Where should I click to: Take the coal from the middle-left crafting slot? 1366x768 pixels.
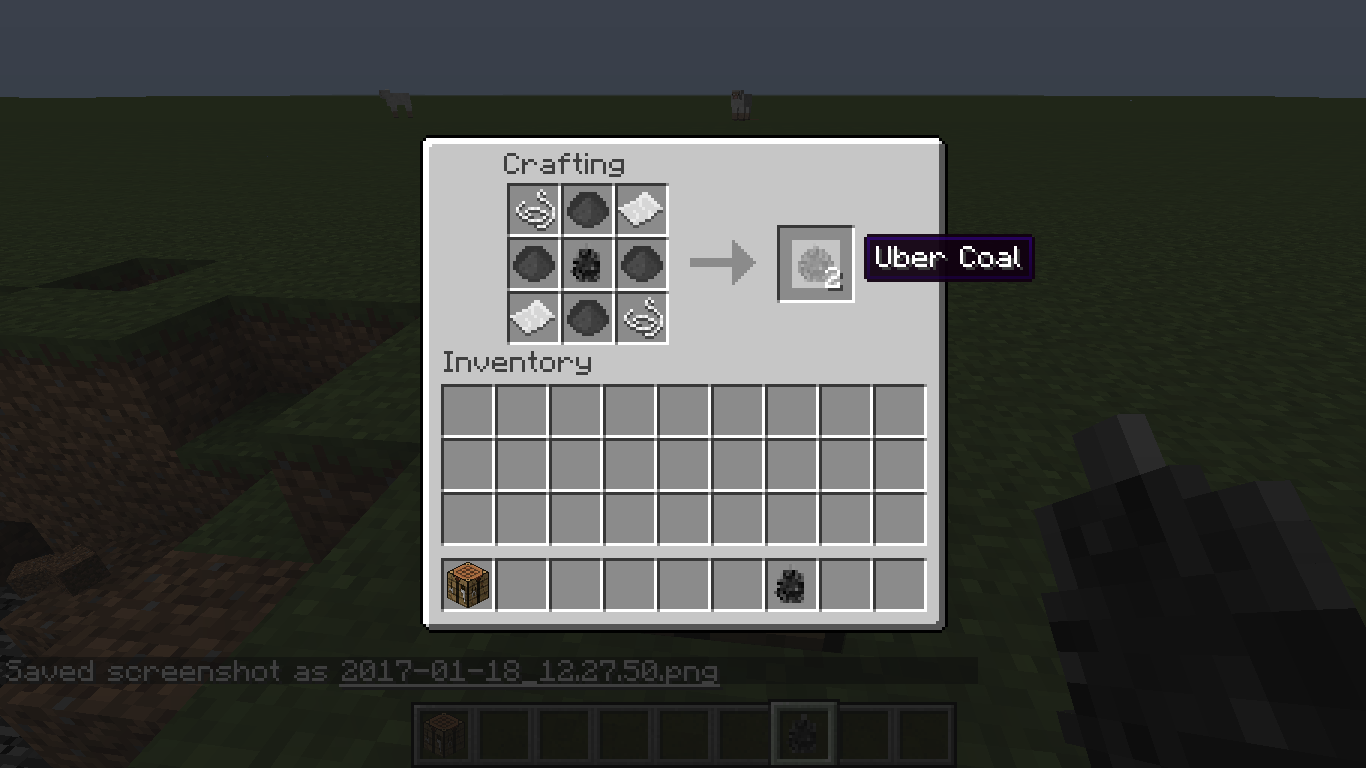click(x=533, y=264)
